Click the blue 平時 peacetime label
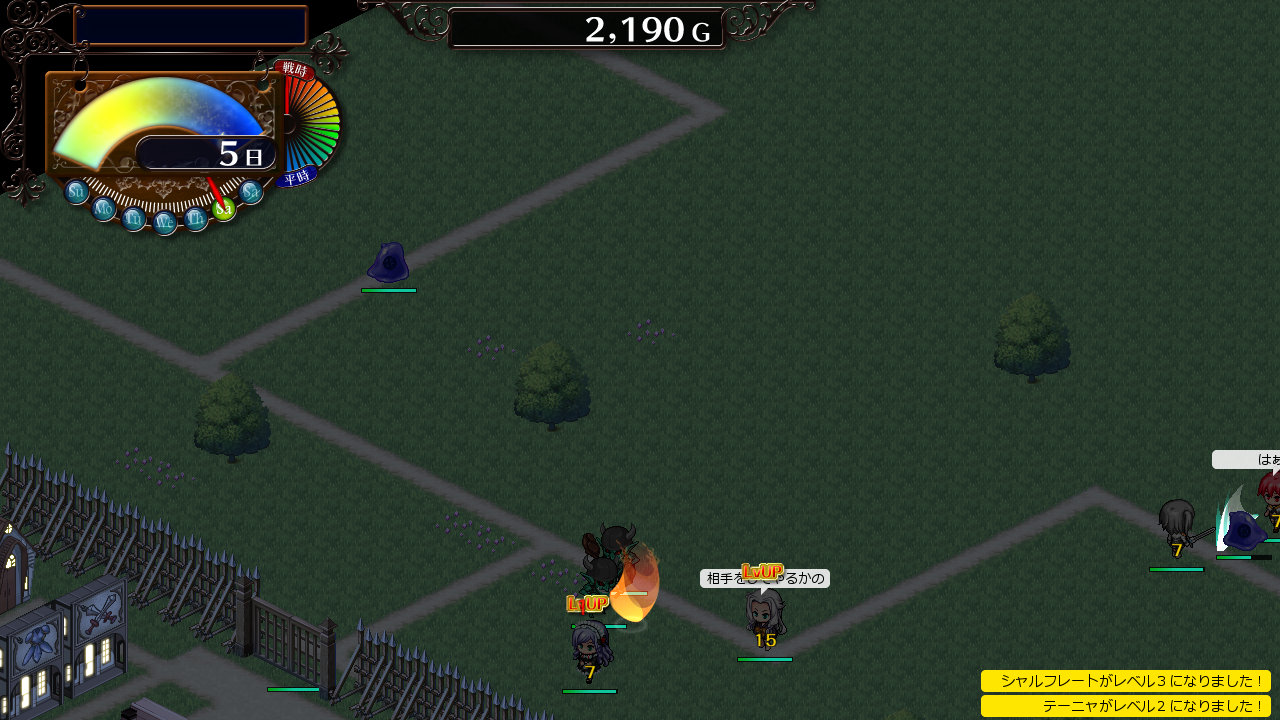This screenshot has width=1280, height=720. click(297, 178)
